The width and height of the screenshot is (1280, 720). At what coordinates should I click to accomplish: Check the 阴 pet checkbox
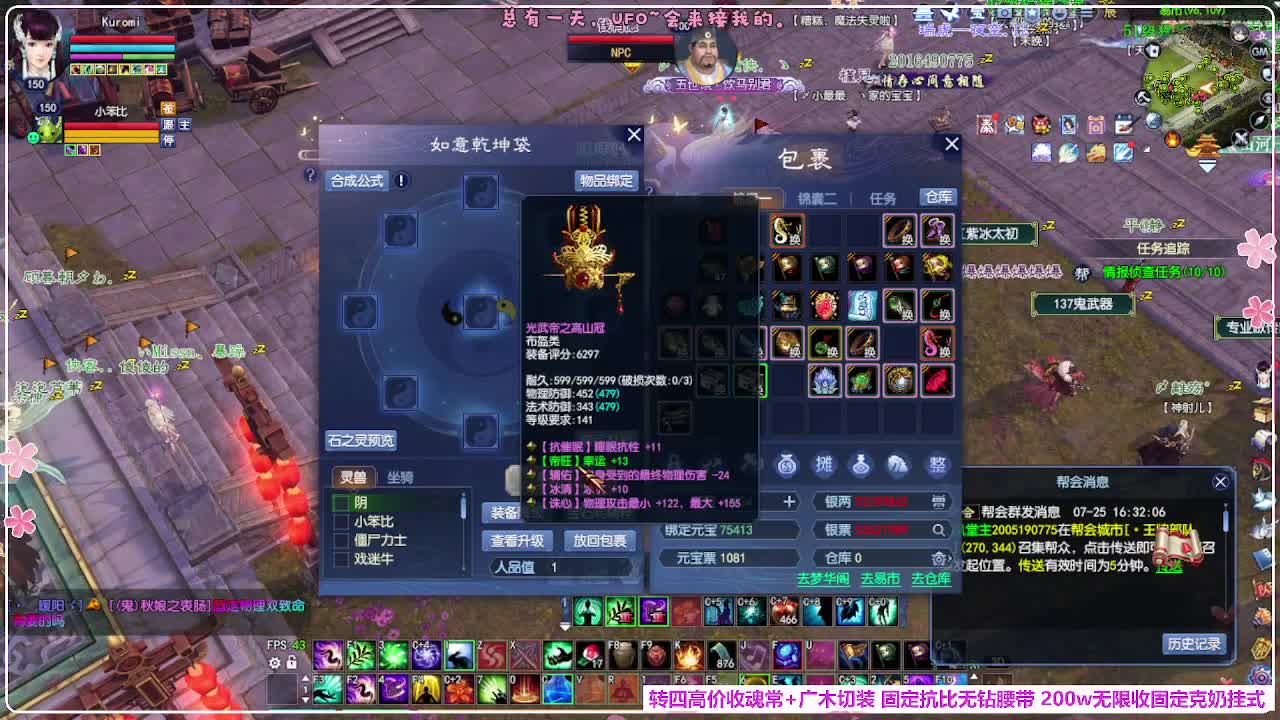point(340,502)
